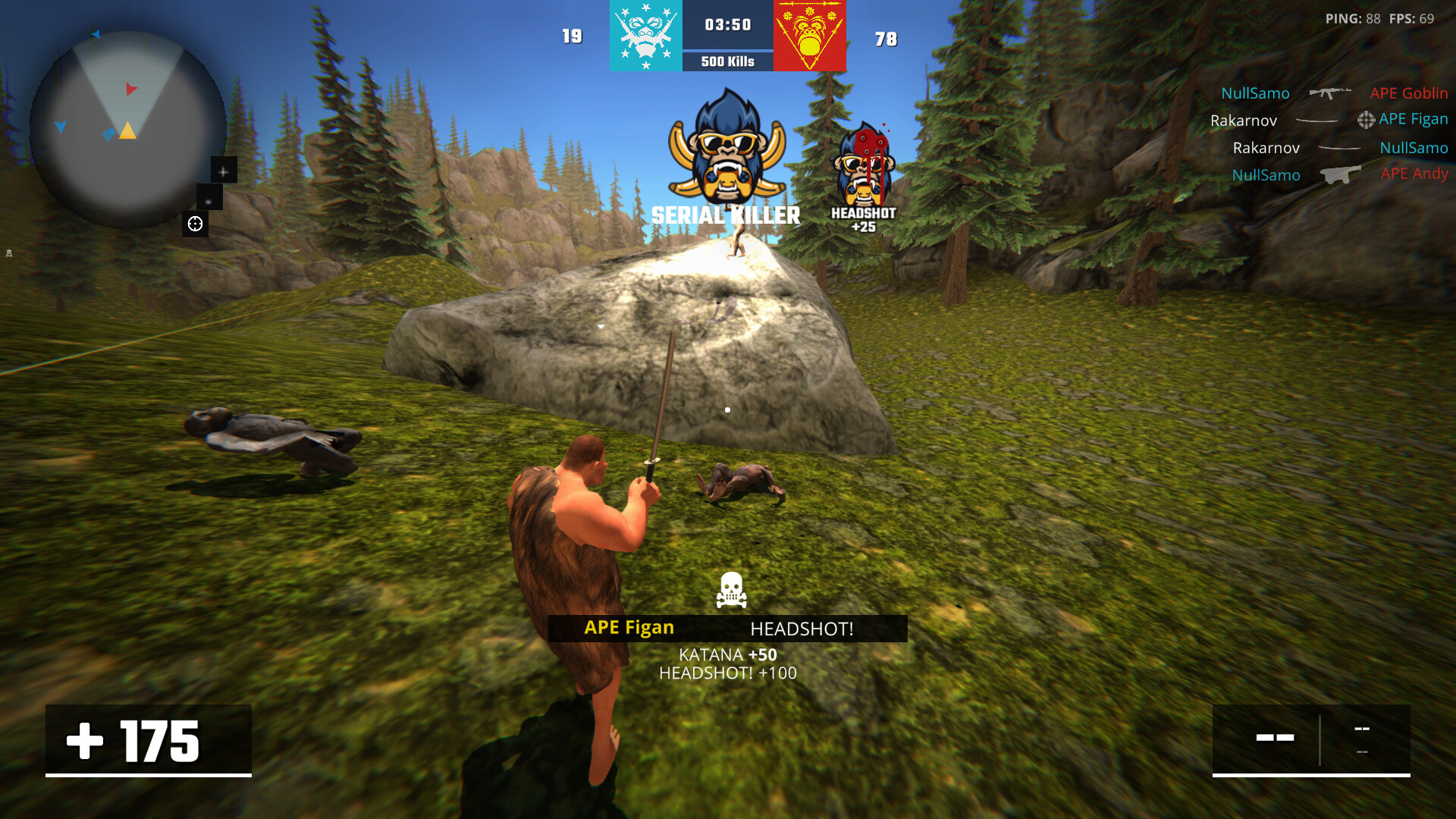Click the katana icon beside Rakarnov

pos(1317,120)
